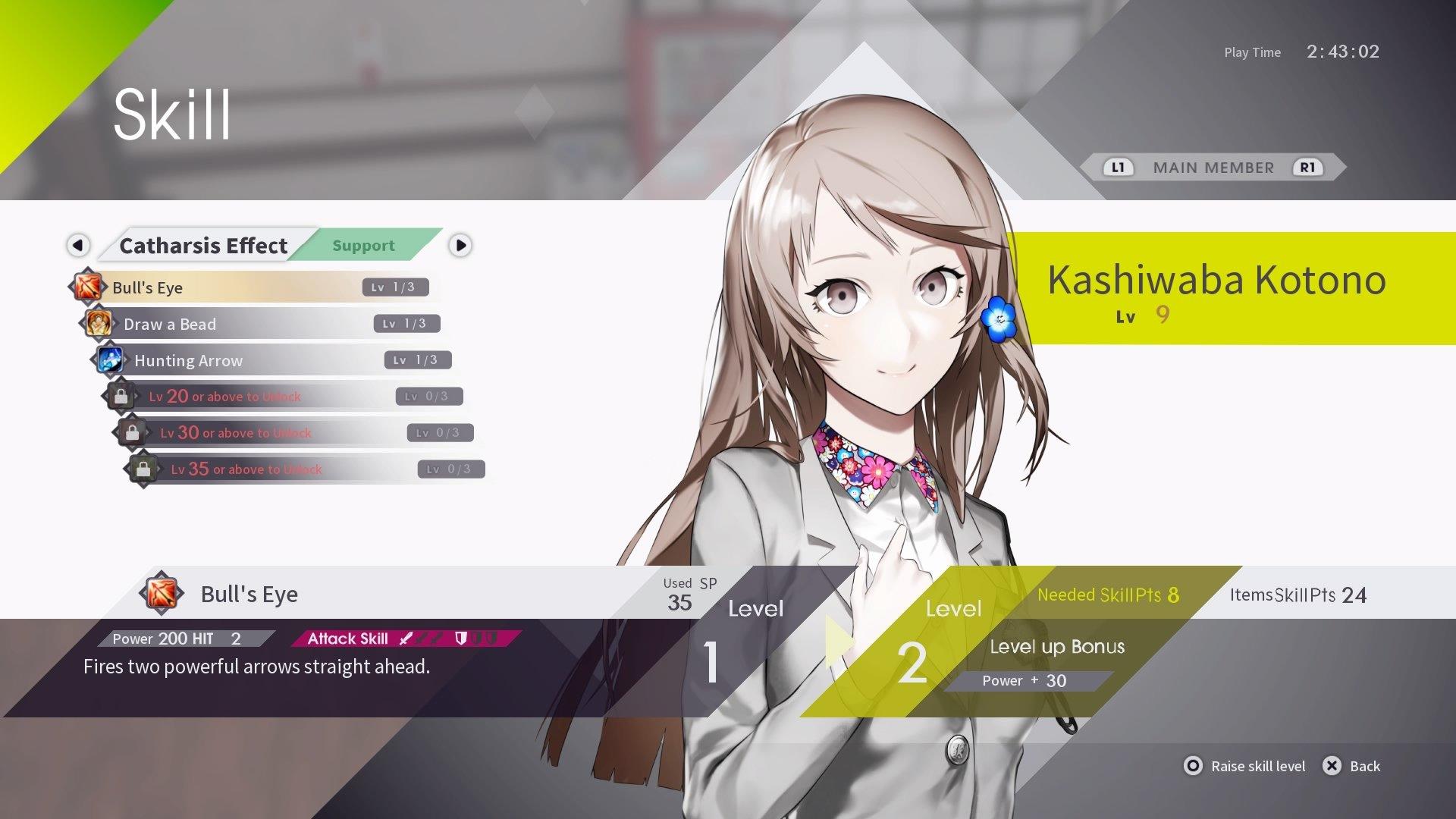Click the right arrow to change skill tree
The height and width of the screenshot is (819, 1456).
(460, 245)
